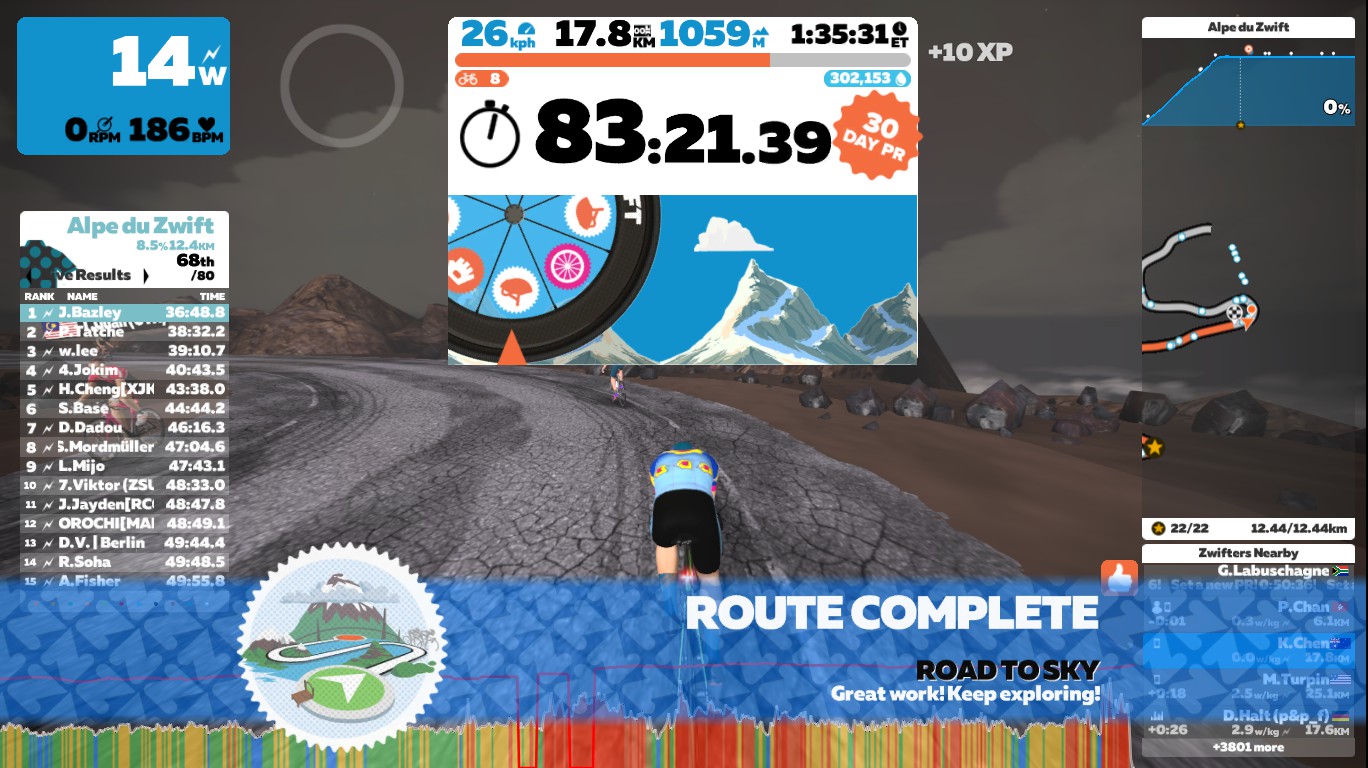Click the Alpe du Zwift minimap header
This screenshot has width=1368, height=768.
(x=1248, y=26)
